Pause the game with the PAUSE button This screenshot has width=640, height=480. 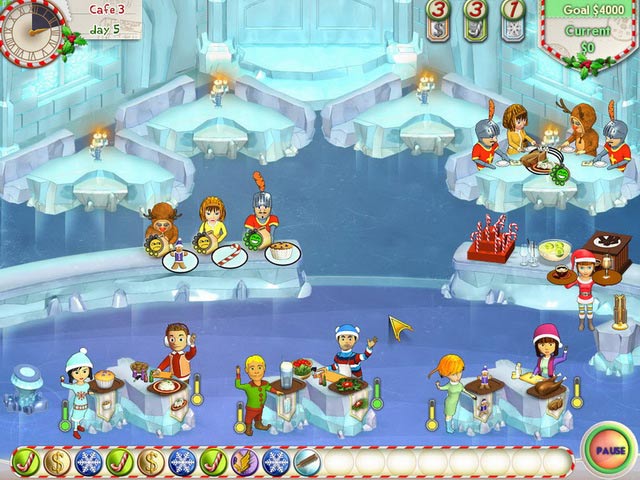pyautogui.click(x=607, y=449)
